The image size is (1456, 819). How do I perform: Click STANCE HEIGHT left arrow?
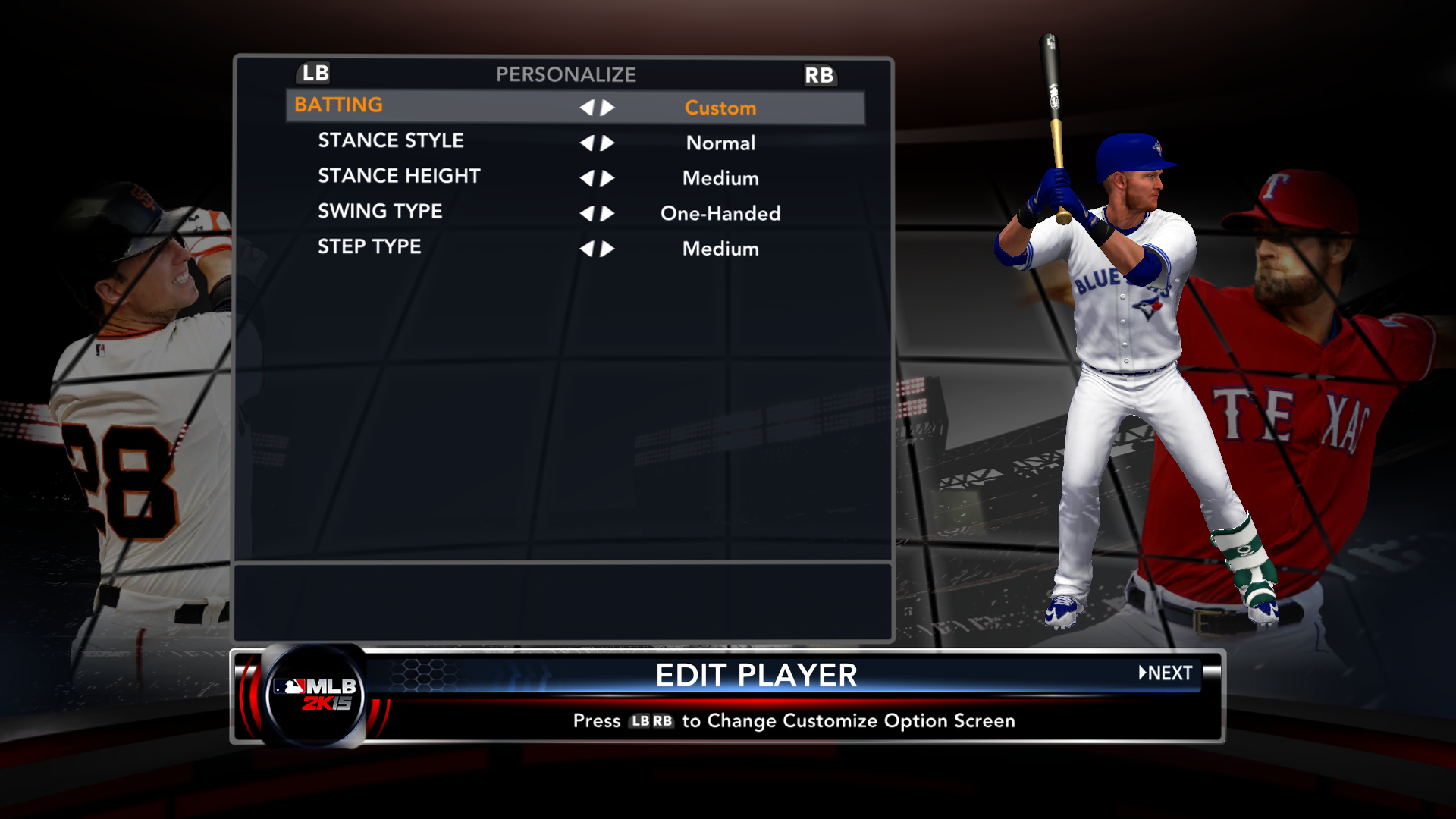(x=587, y=178)
